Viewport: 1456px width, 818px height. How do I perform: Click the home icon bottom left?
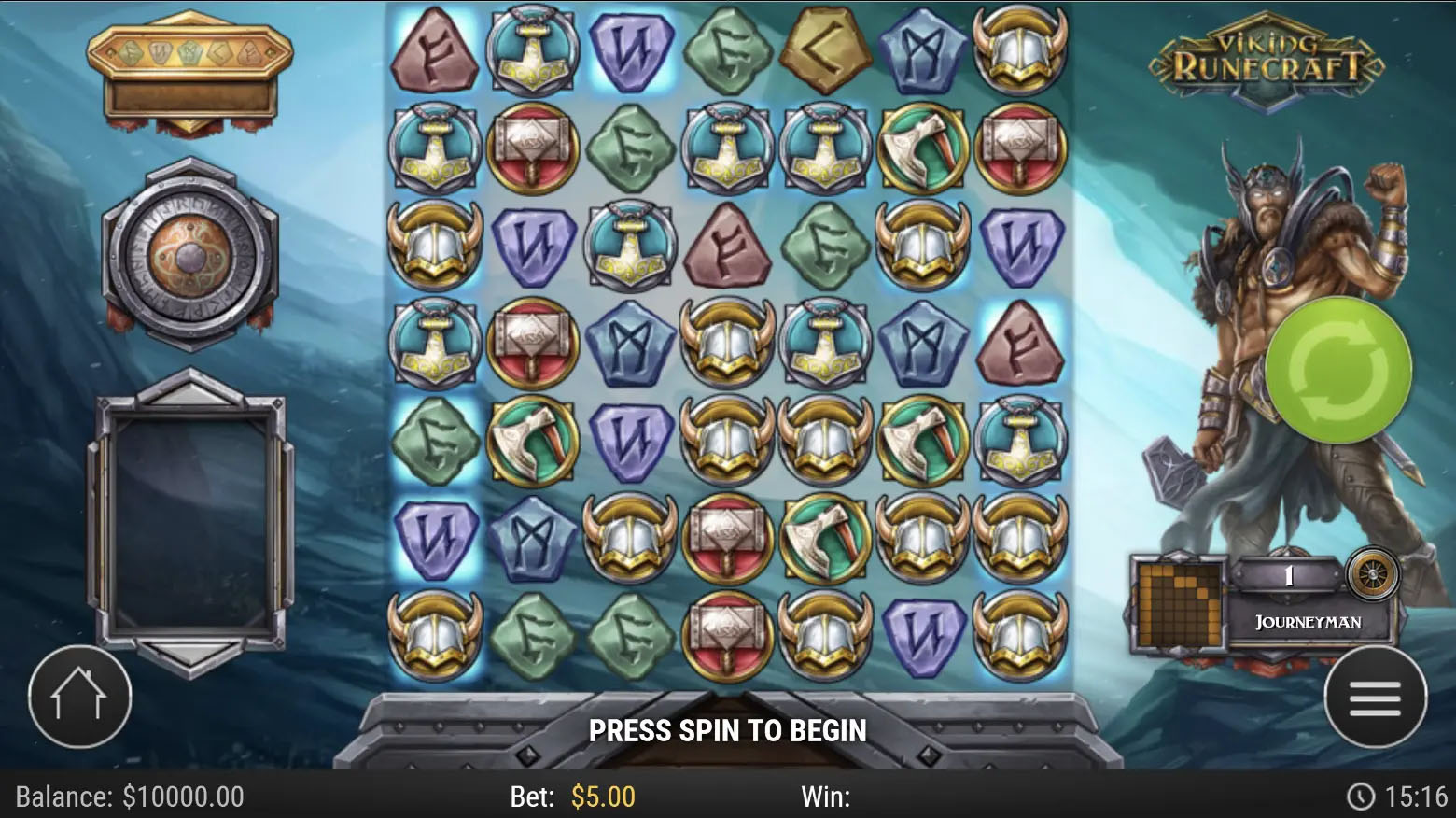pos(79,697)
